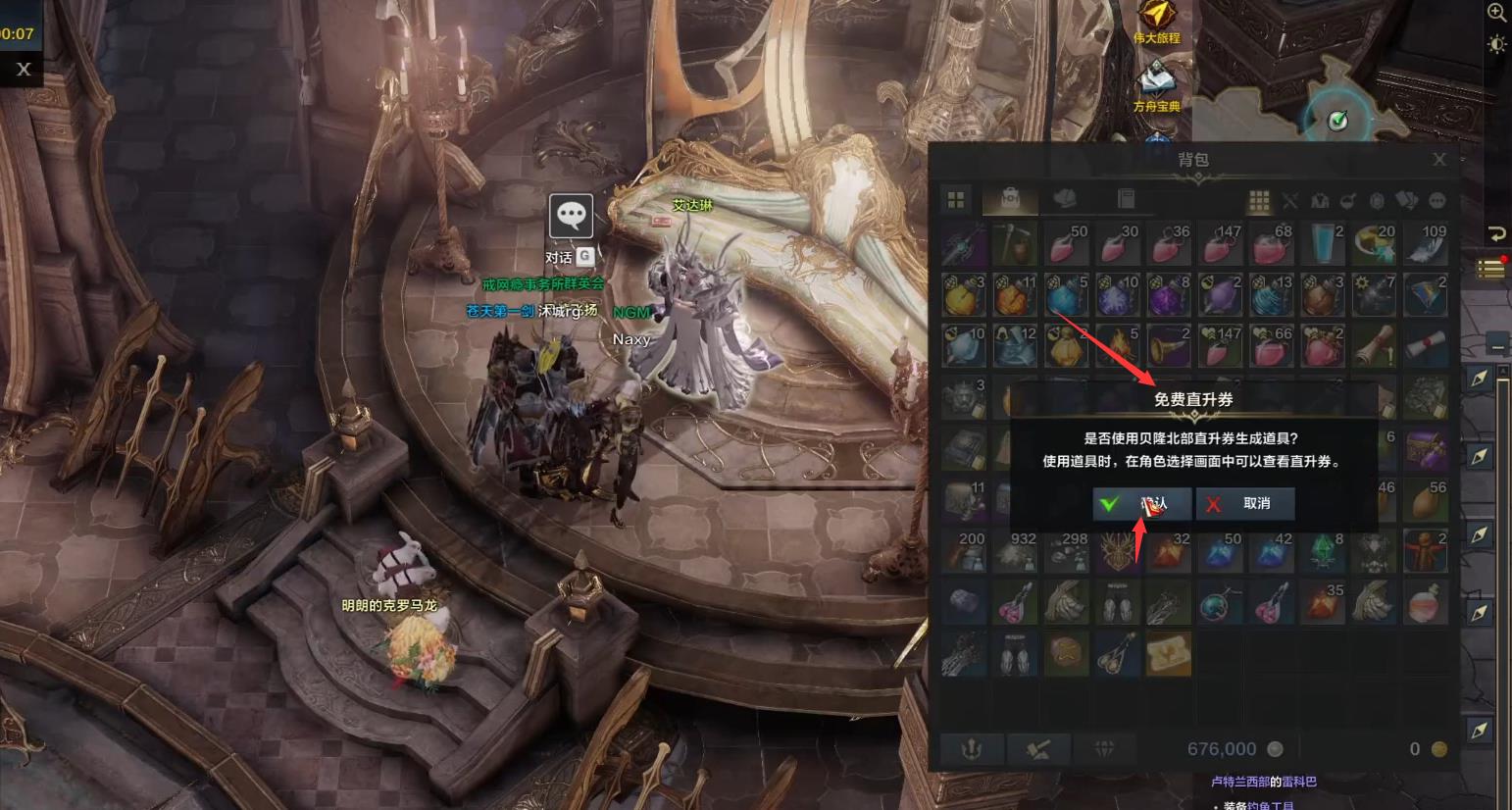This screenshot has height=810, width=1512.
Task: Close the backpack window
Action: pyautogui.click(x=1438, y=159)
